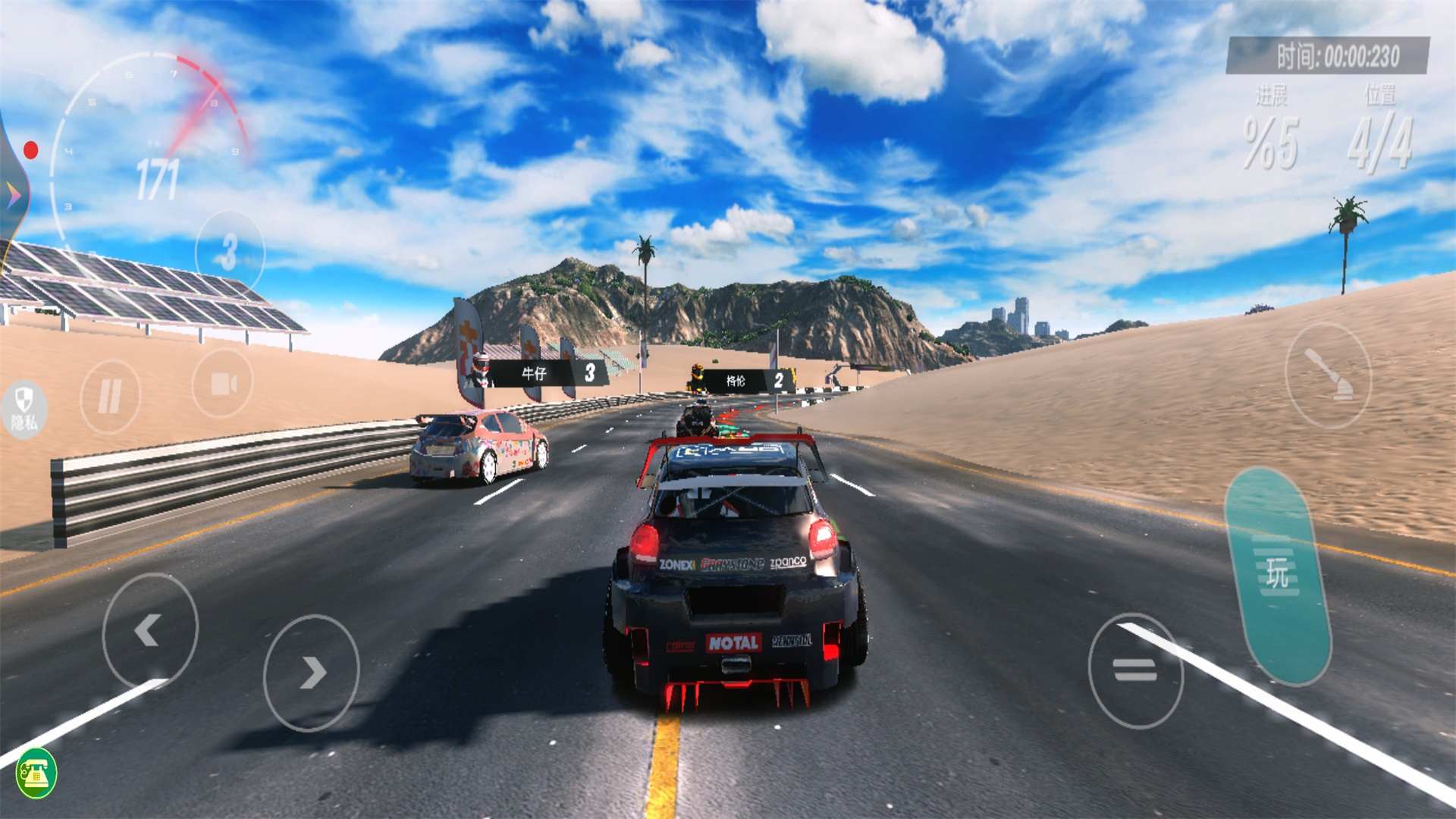The width and height of the screenshot is (1456, 819).
Task: Switch the camera view
Action: 222,384
